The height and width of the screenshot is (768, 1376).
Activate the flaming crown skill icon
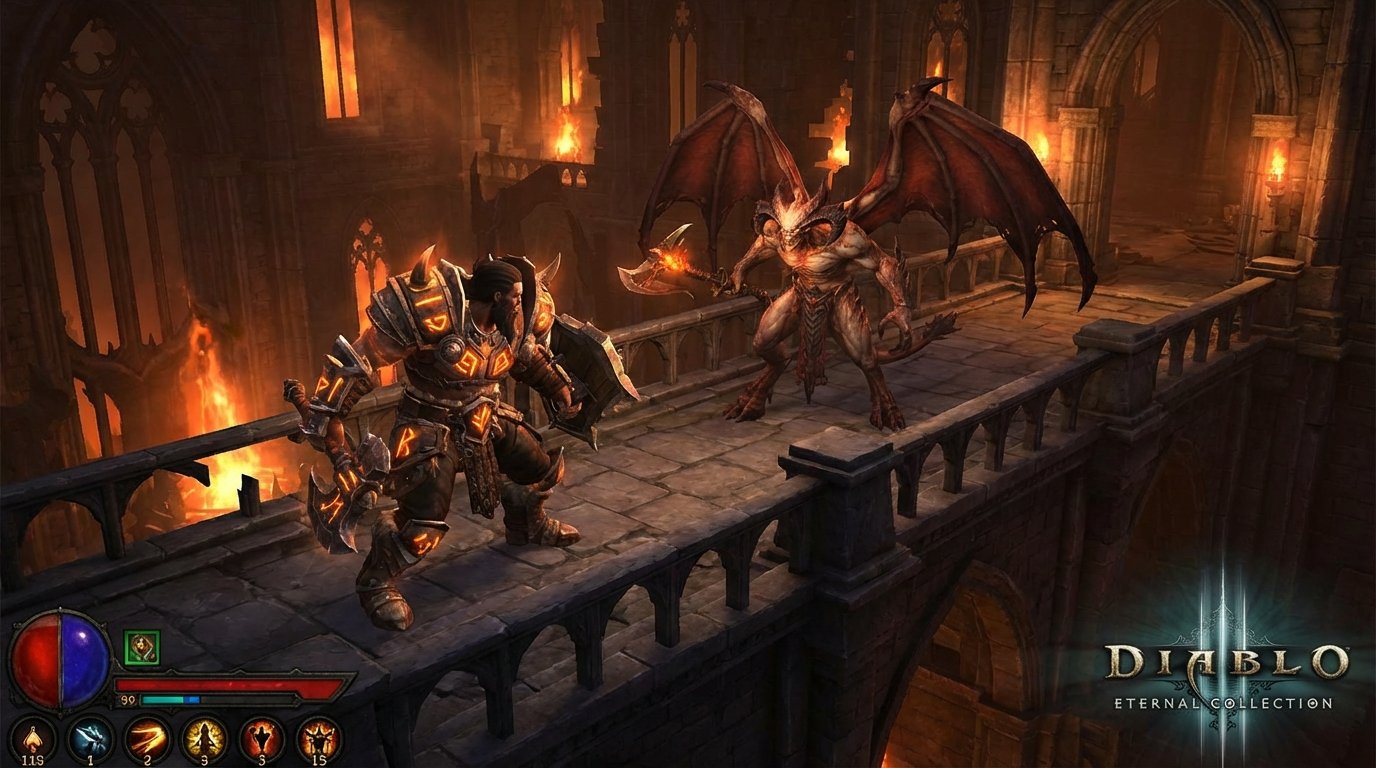(318, 738)
